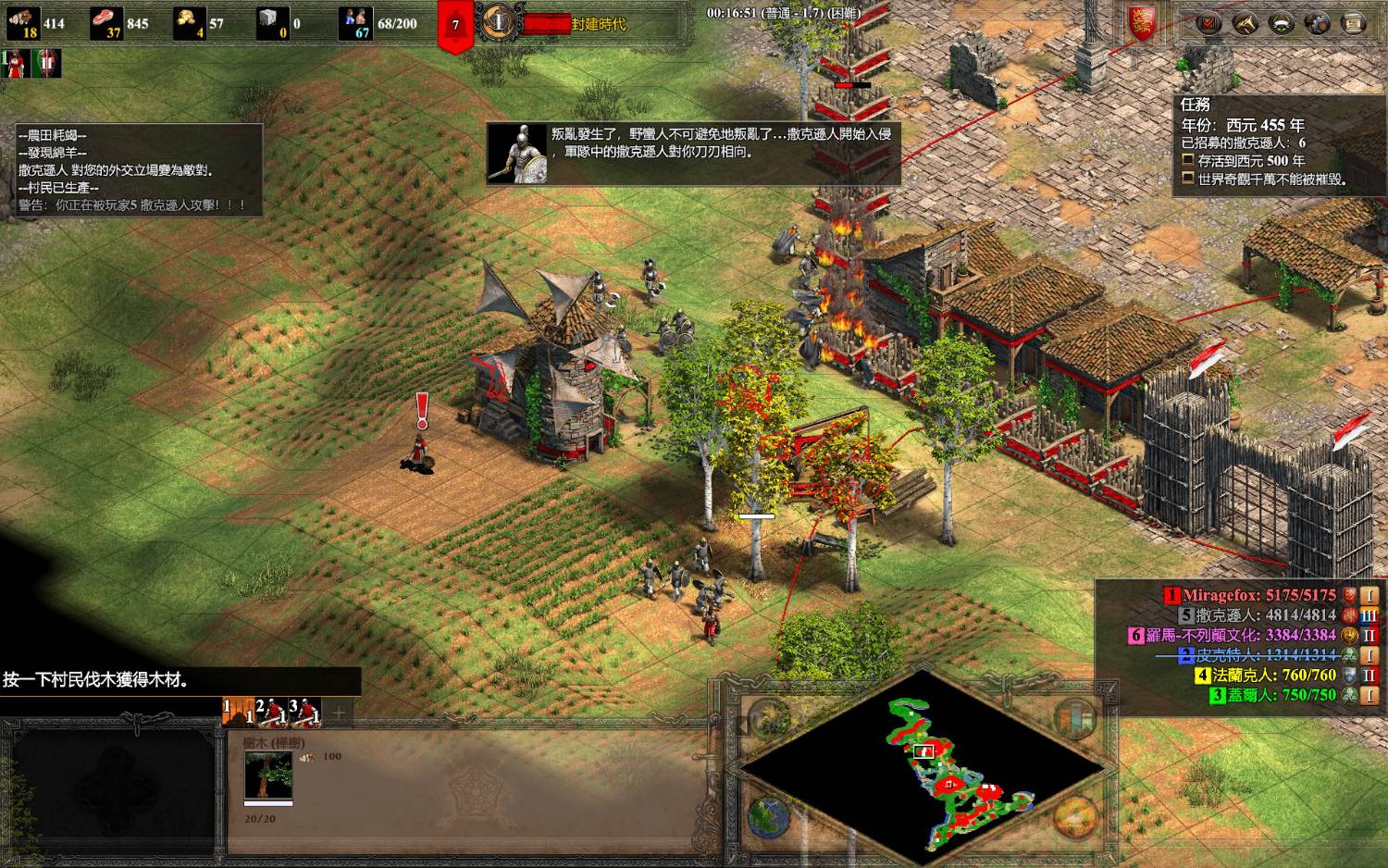
Task: Open the chat horn button
Action: coord(1245,23)
